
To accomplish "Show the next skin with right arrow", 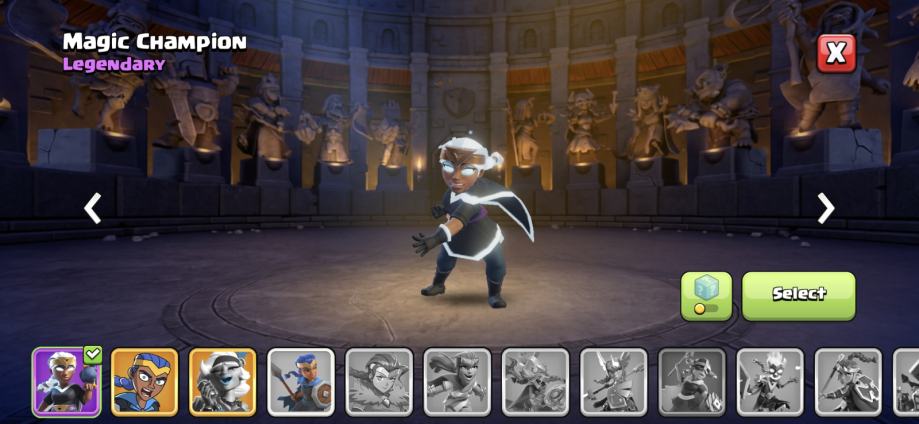I will point(825,208).
